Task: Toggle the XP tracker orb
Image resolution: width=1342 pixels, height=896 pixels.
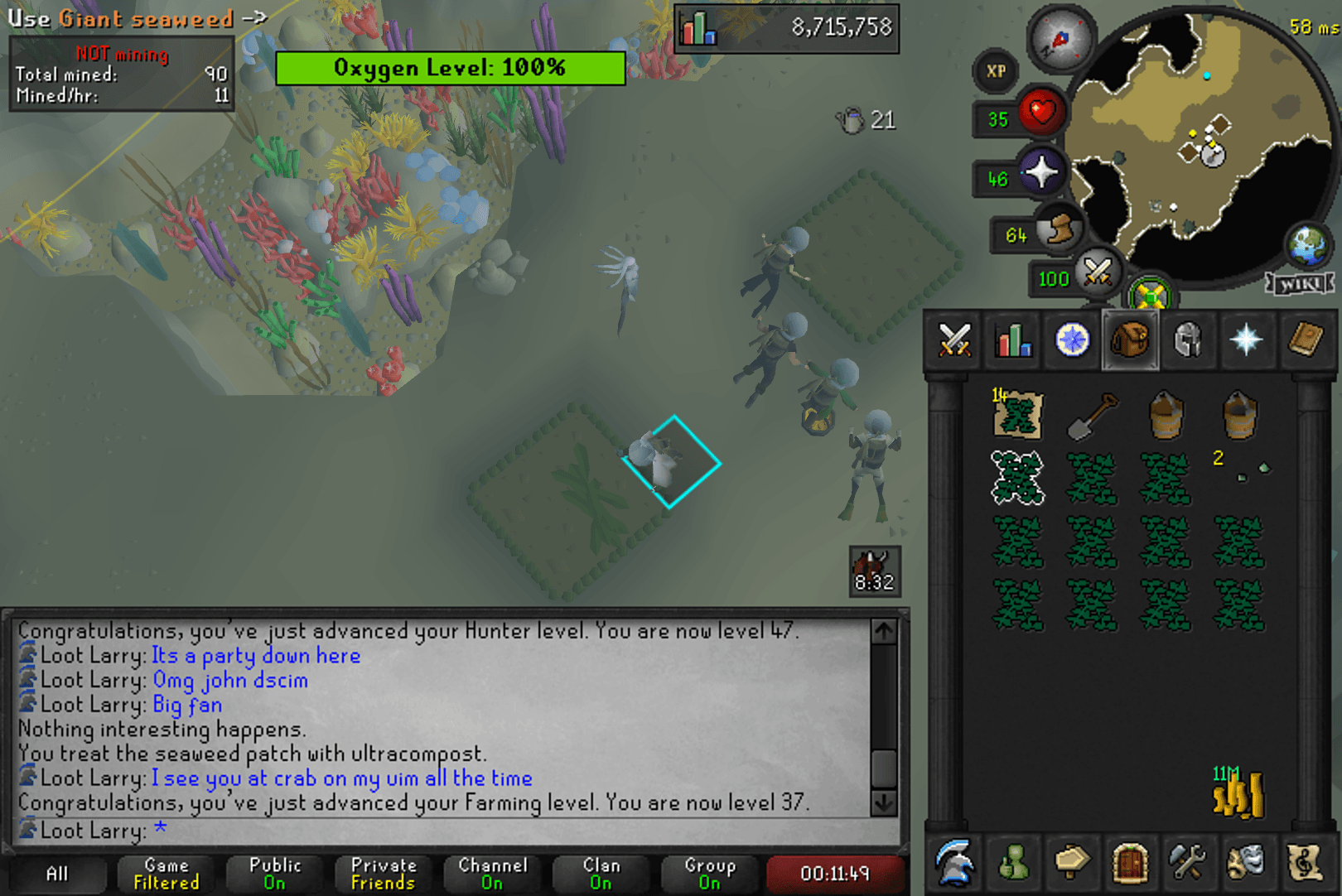Action: pyautogui.click(x=994, y=72)
